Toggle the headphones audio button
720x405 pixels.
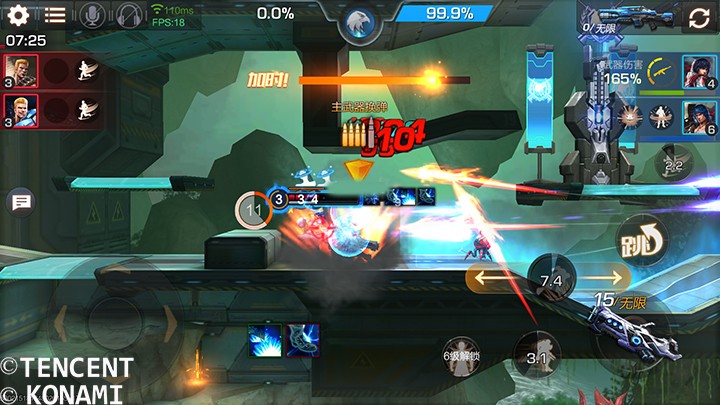(x=129, y=15)
